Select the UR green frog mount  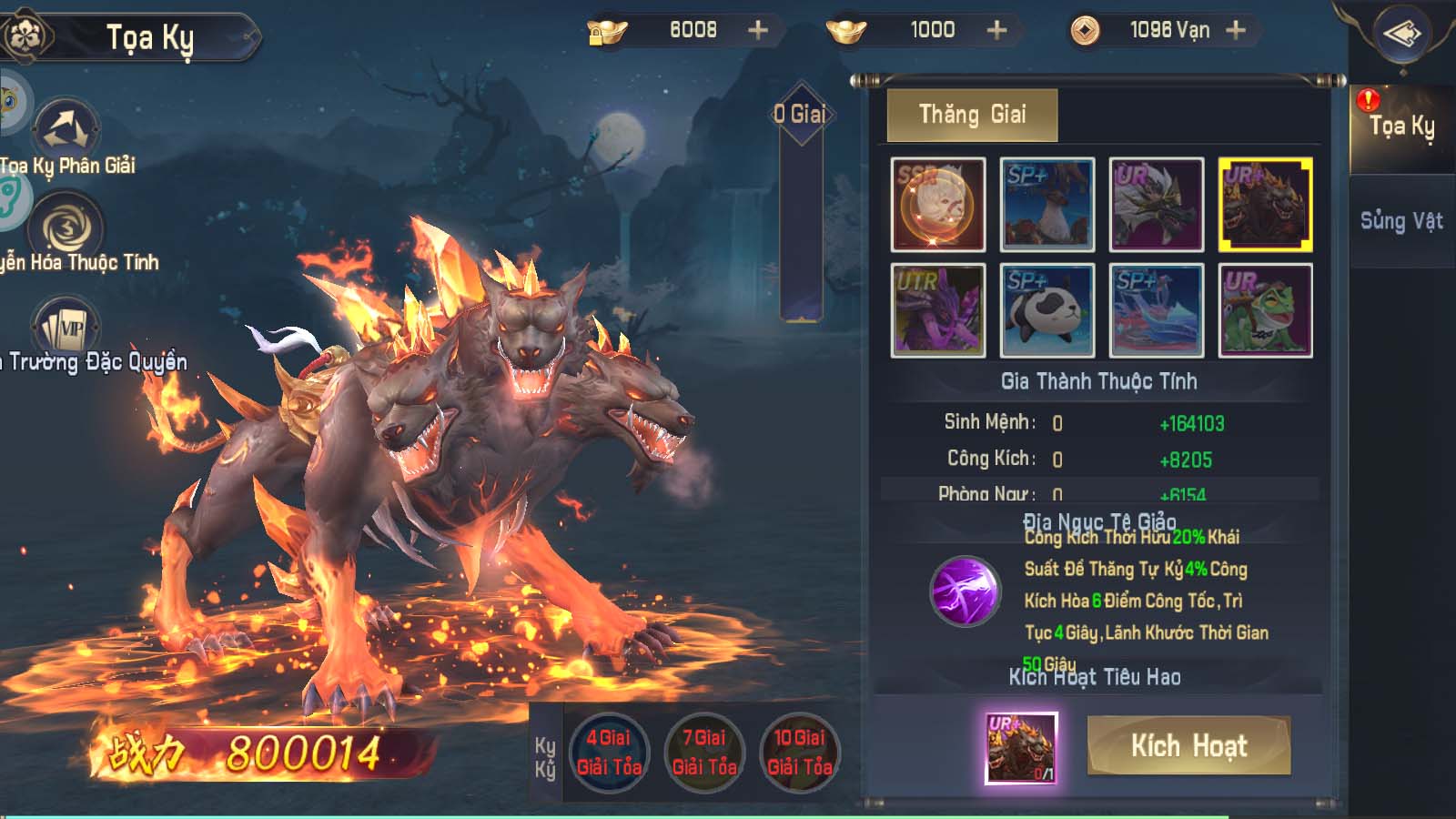[x=1265, y=310]
